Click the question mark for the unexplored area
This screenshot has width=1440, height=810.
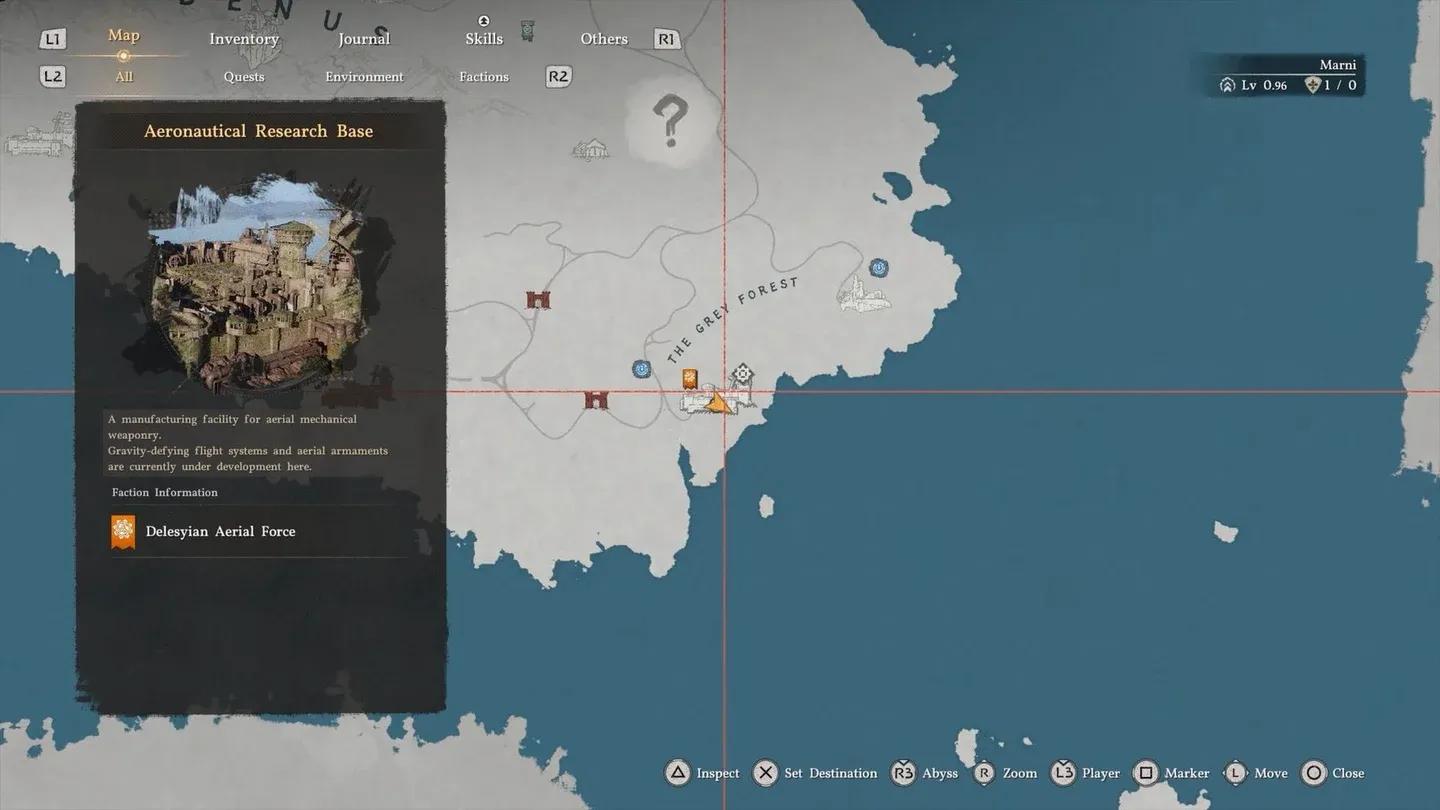(x=672, y=120)
